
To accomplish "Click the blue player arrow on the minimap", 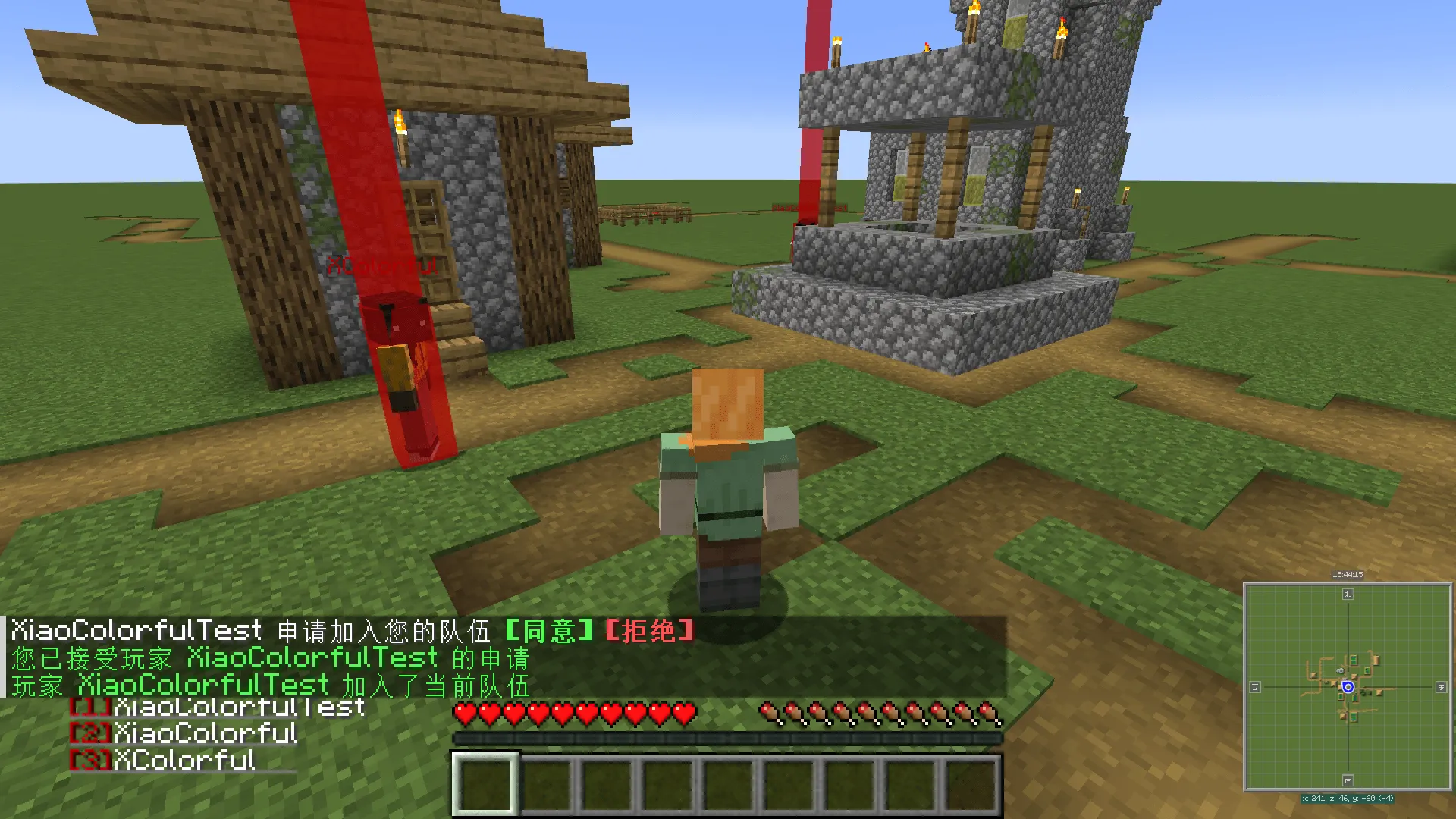I will (x=1348, y=687).
